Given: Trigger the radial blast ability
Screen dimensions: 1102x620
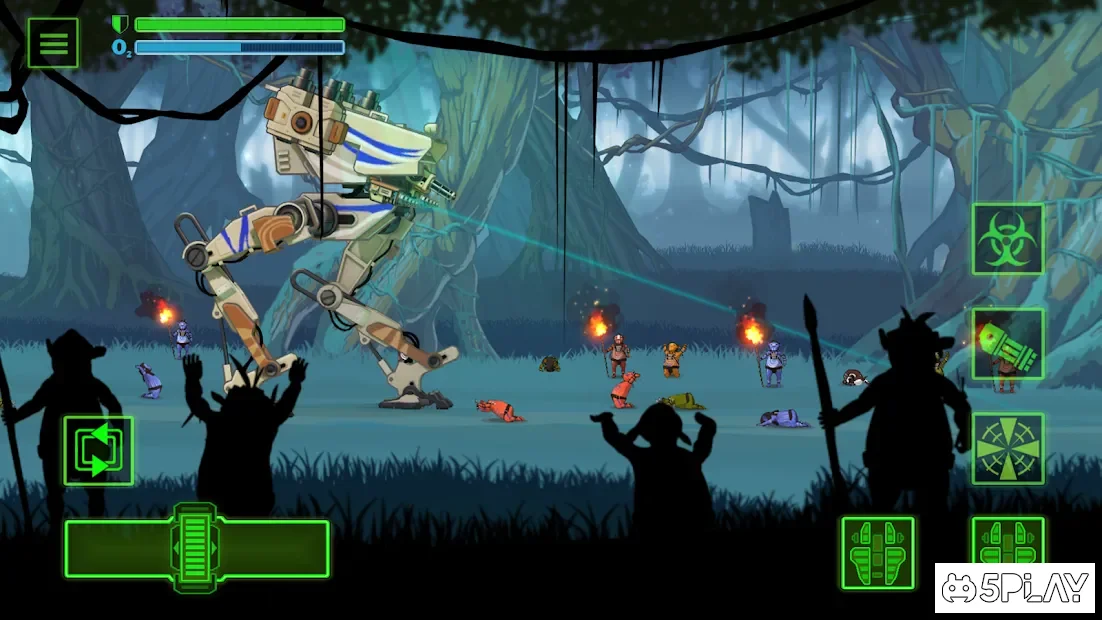Looking at the screenshot, I should tap(1007, 448).
